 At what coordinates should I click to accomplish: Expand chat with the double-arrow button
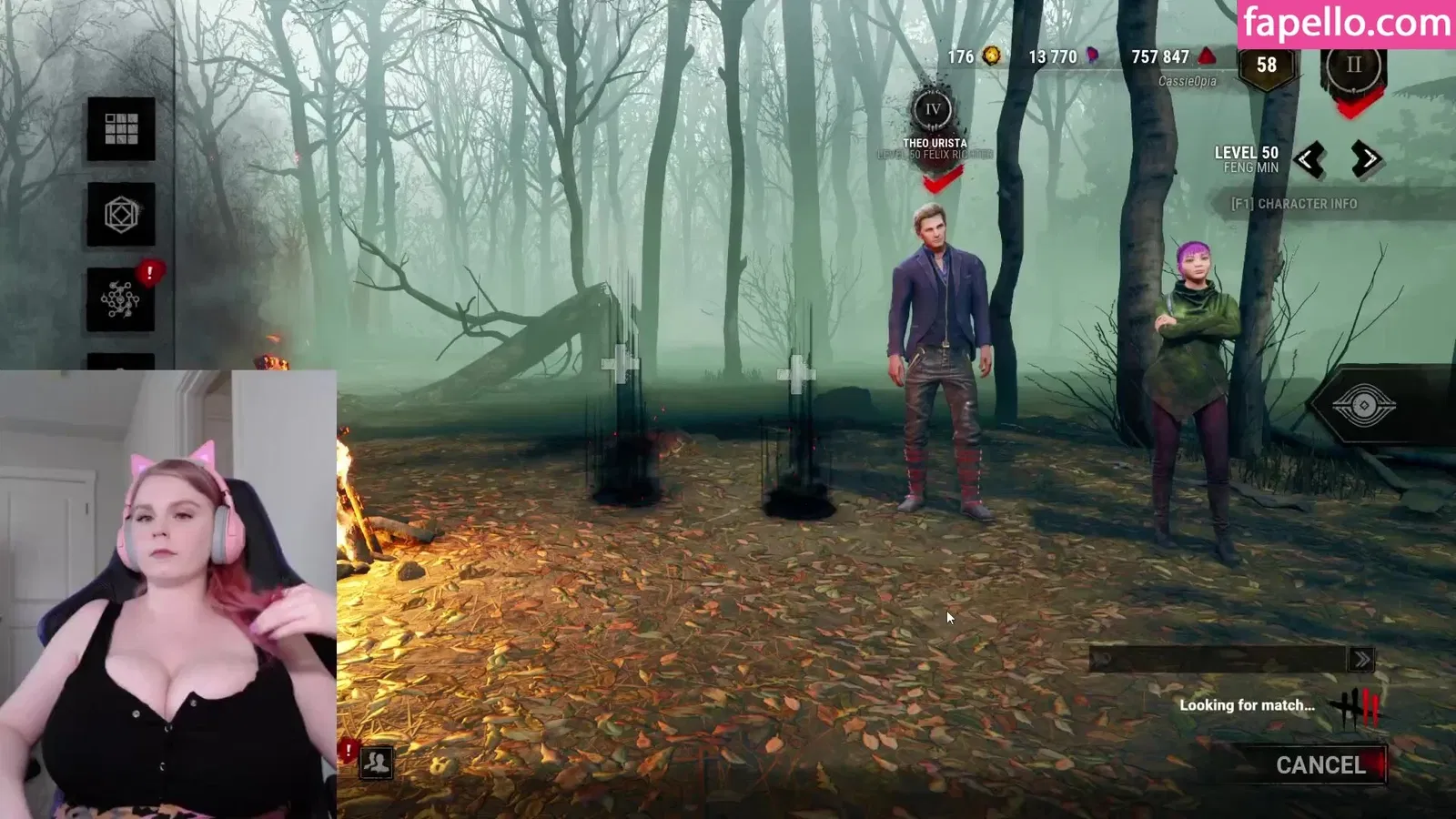1361,660
